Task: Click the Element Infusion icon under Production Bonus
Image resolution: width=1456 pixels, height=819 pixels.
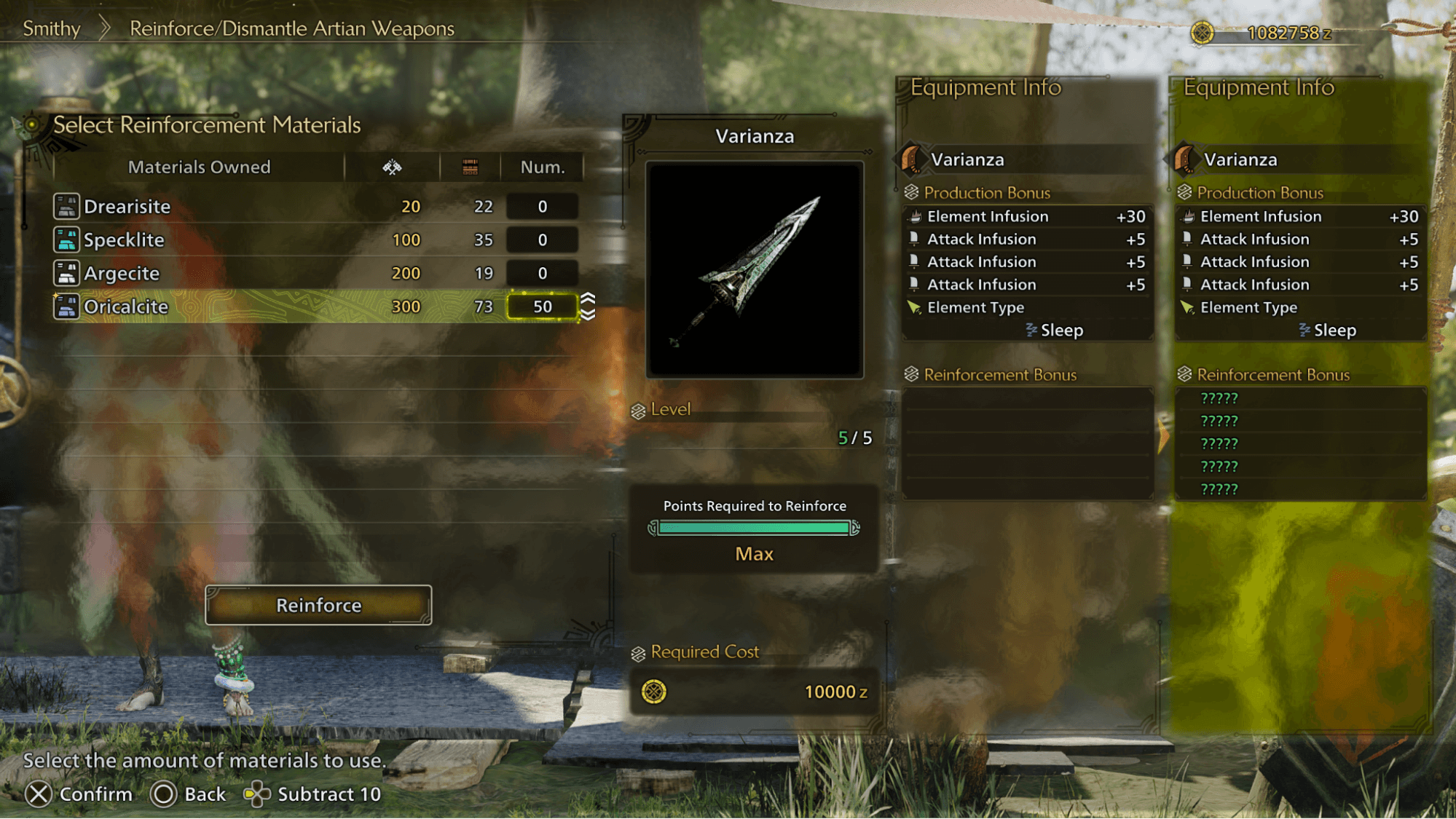Action: pyautogui.click(x=916, y=216)
